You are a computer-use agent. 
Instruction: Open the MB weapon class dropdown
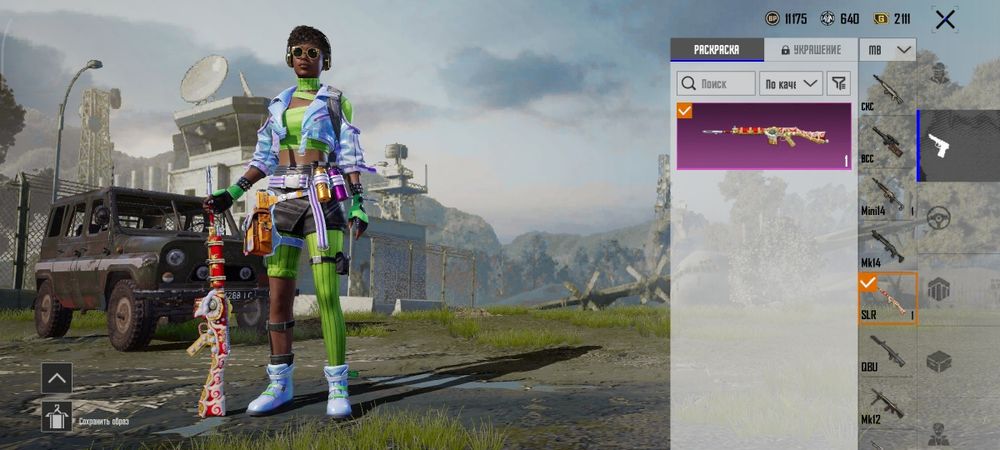[x=888, y=49]
